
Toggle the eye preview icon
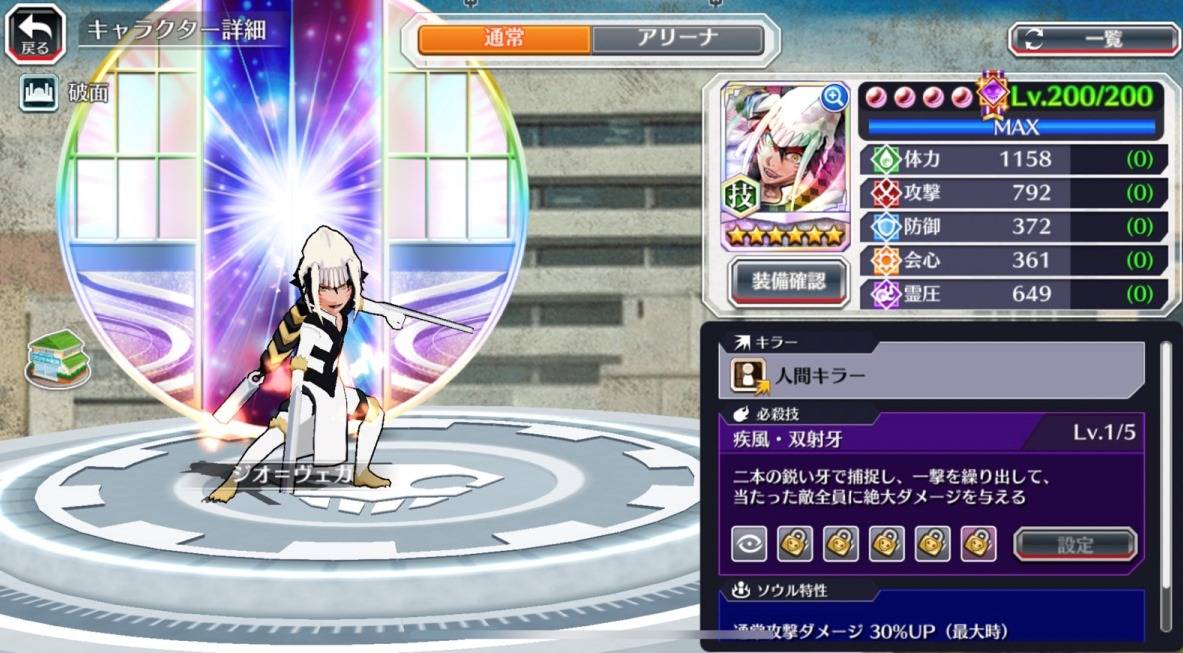point(749,544)
